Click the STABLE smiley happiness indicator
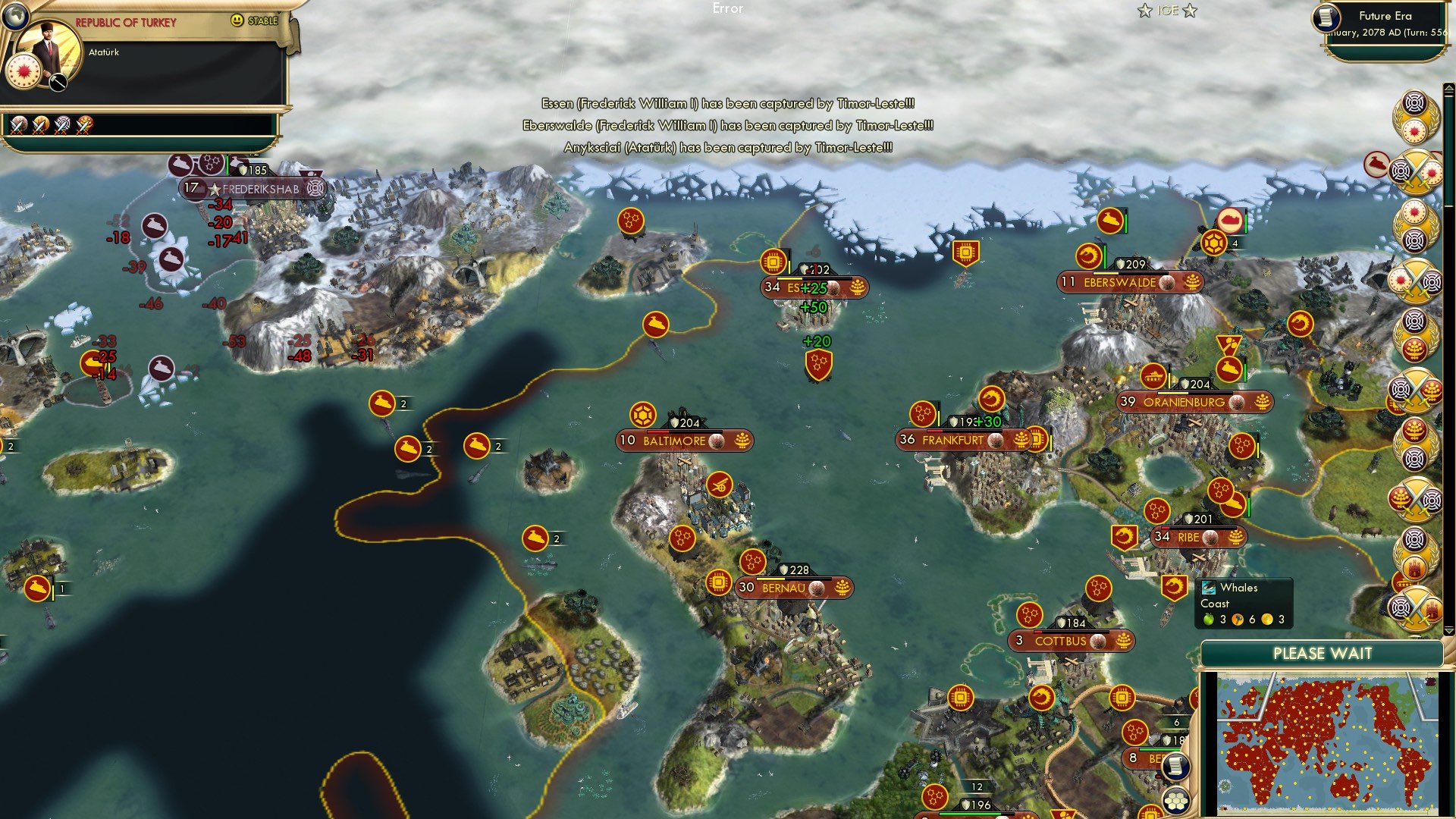 point(236,20)
